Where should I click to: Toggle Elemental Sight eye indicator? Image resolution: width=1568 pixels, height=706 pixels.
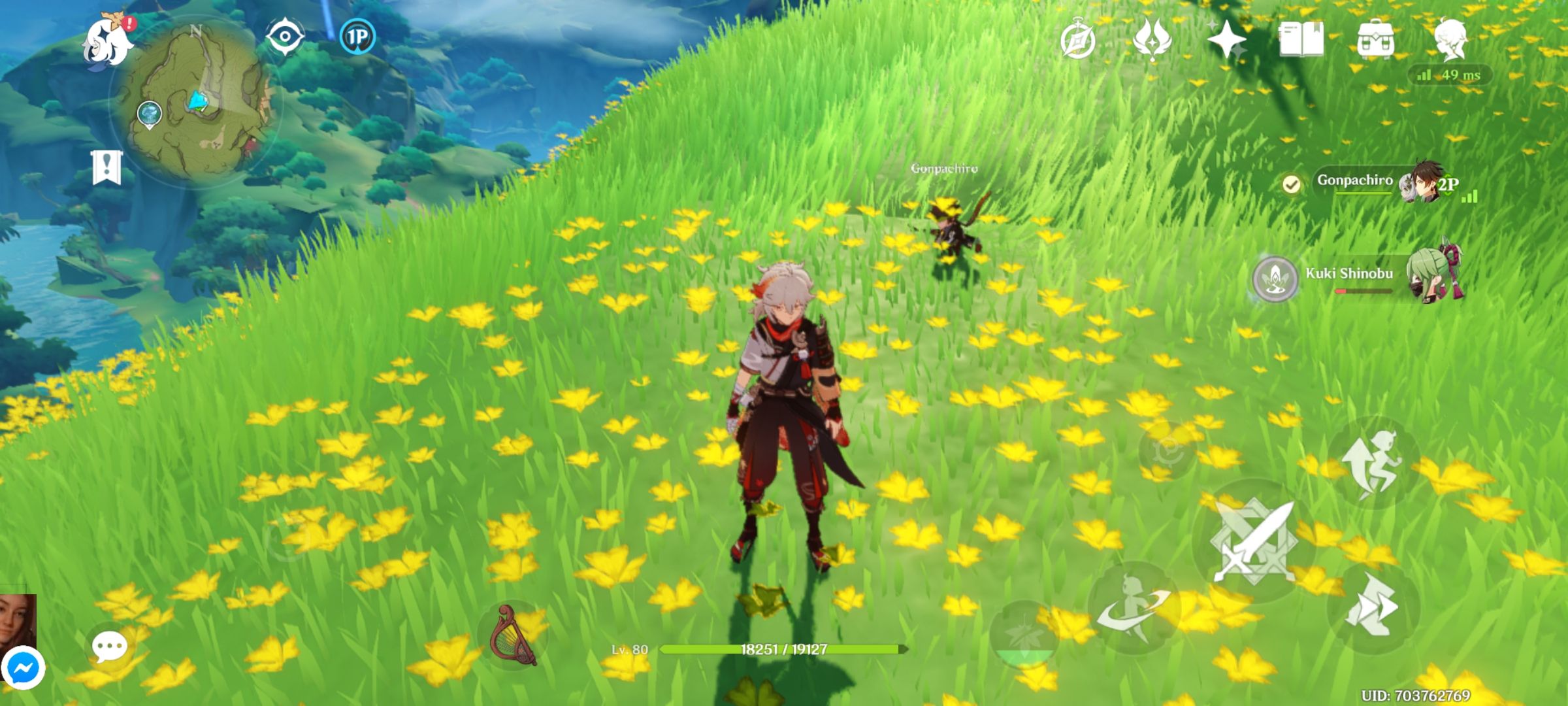pyautogui.click(x=284, y=37)
